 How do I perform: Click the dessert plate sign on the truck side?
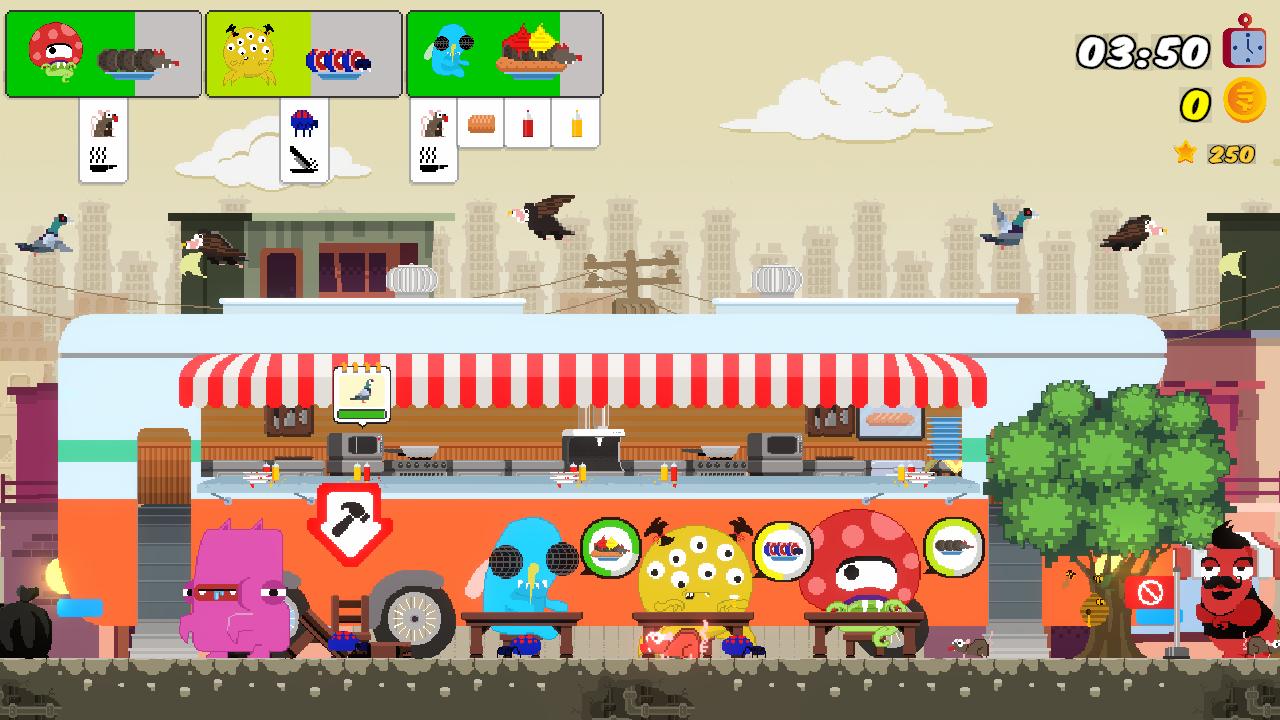pos(614,546)
